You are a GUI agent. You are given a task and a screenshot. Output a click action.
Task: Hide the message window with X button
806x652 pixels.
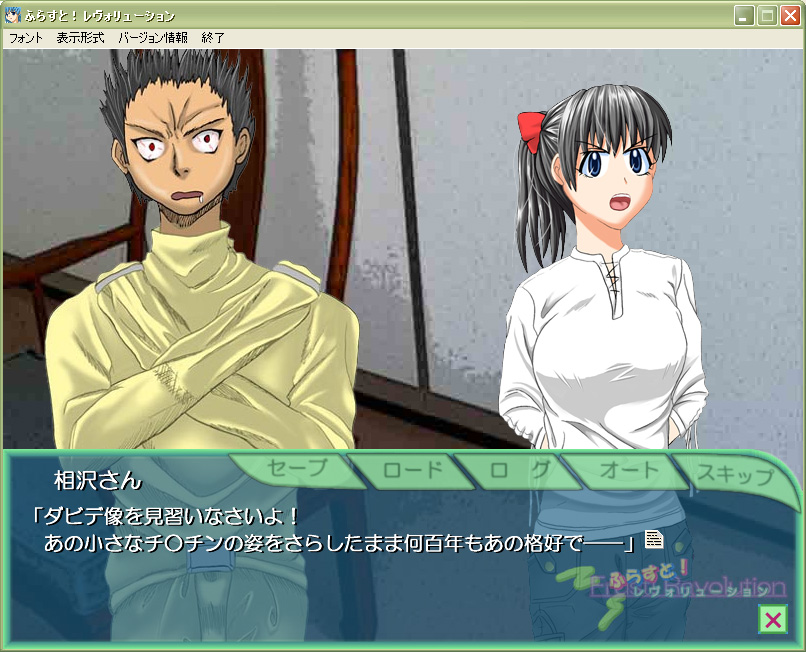tap(772, 620)
